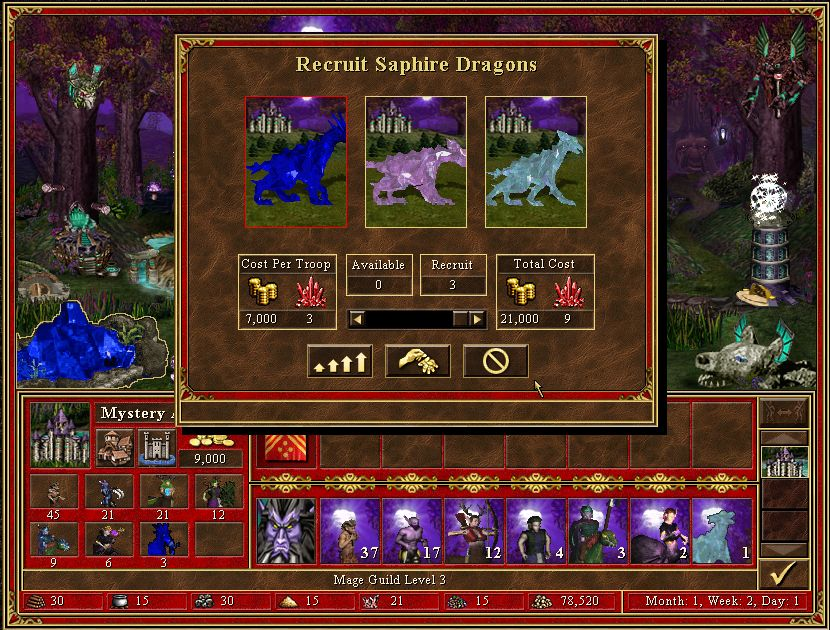Select the single crystal dragon army slot
Image resolution: width=830 pixels, height=630 pixels.
tap(723, 532)
